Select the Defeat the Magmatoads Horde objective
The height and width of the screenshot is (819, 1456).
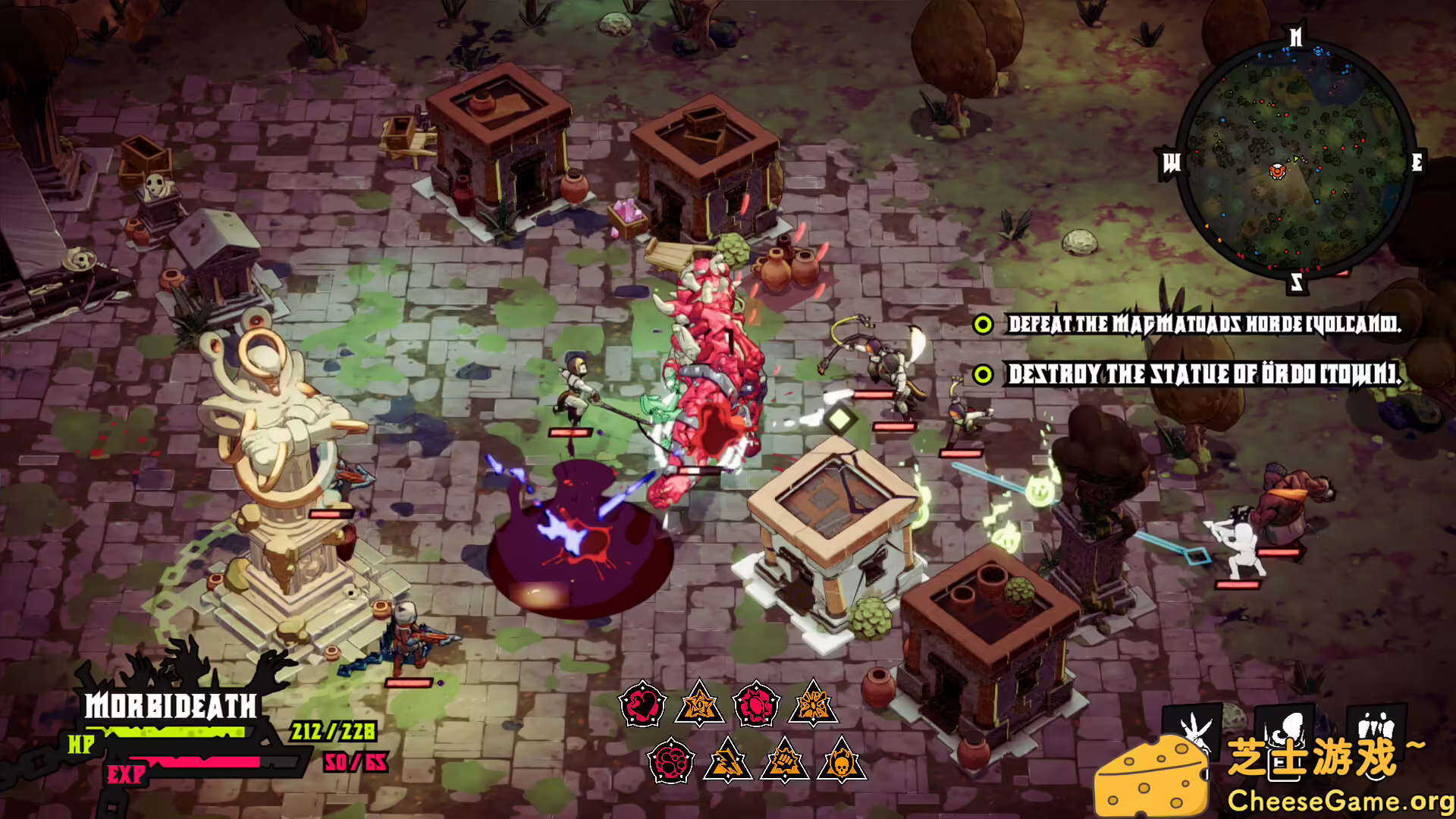click(x=1203, y=325)
